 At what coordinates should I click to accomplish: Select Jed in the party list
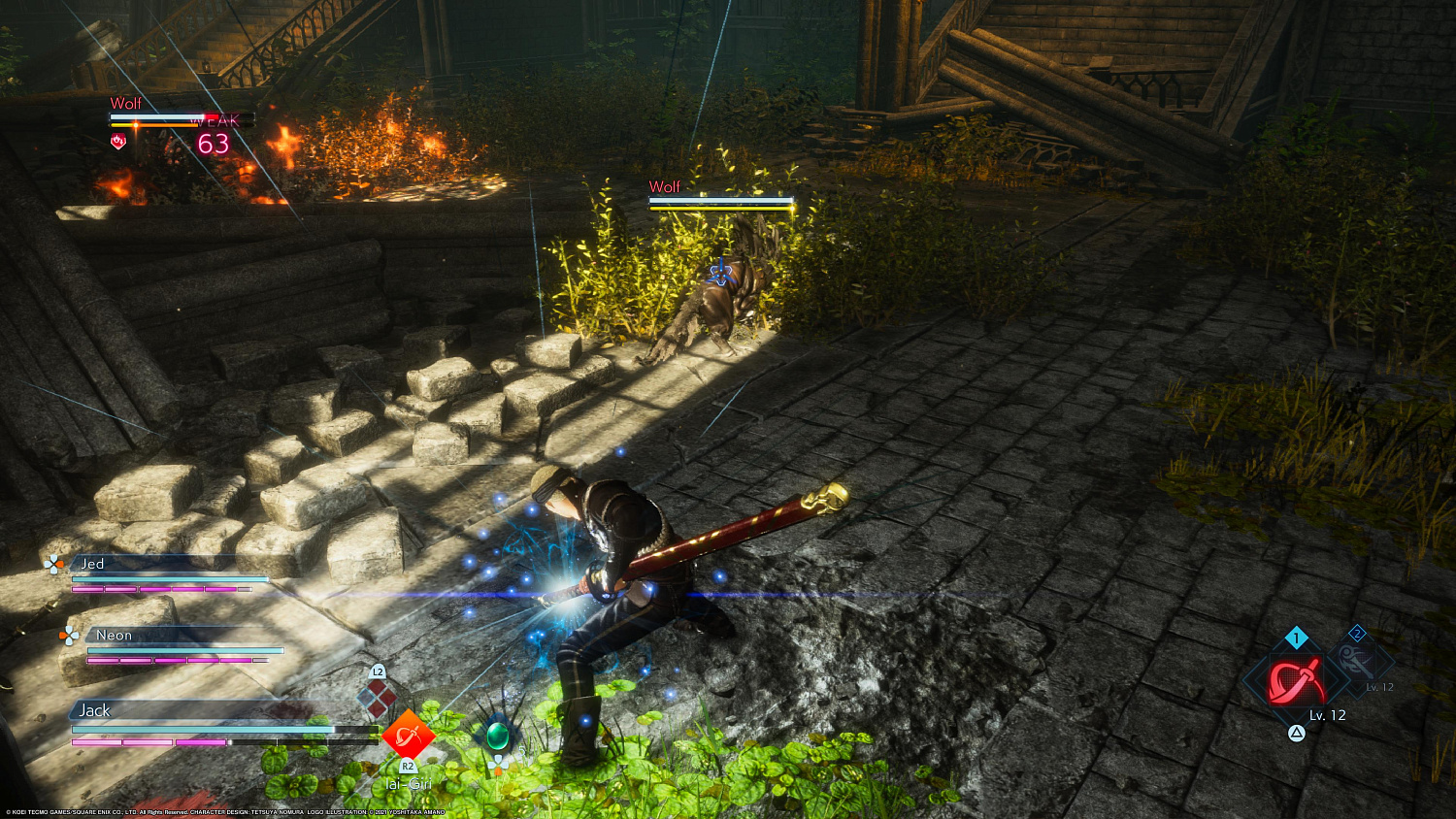coord(93,564)
